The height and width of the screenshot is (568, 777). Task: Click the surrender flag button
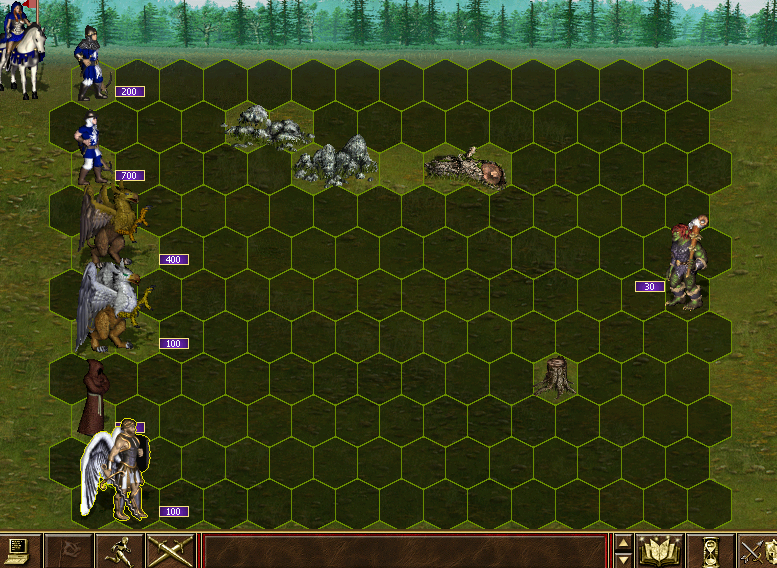[x=70, y=550]
